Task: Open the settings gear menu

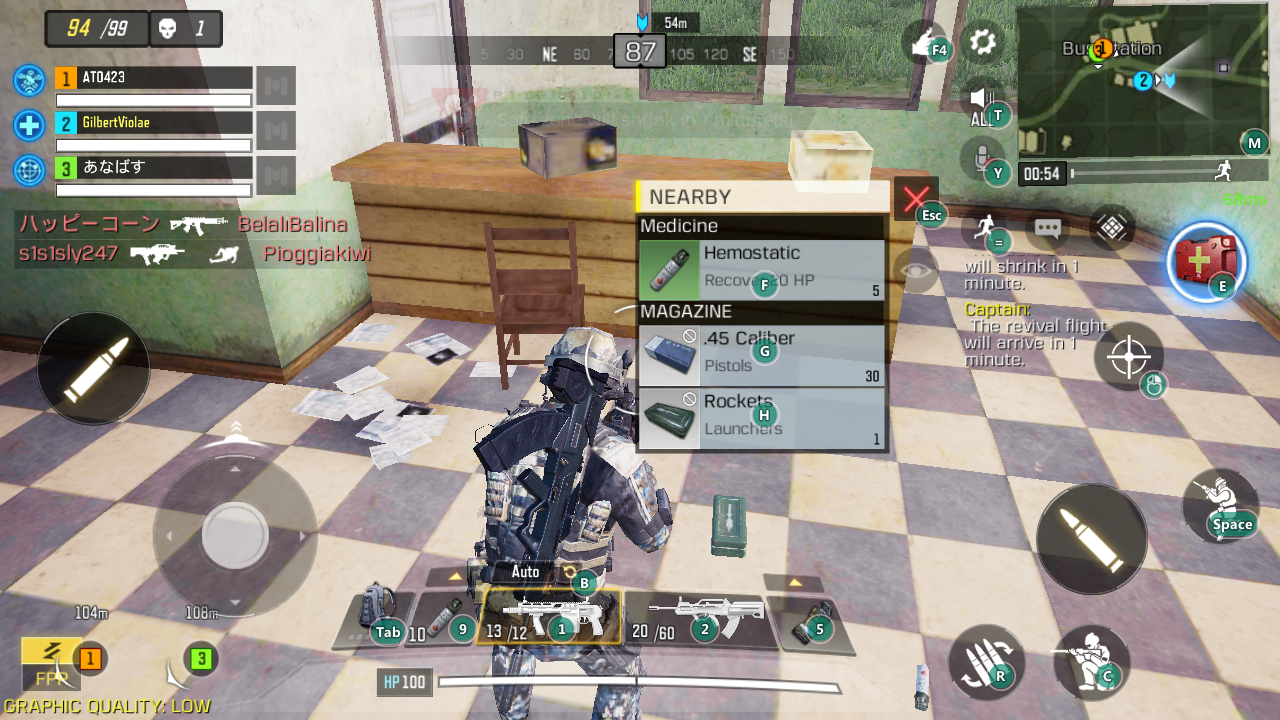Action: tap(983, 42)
